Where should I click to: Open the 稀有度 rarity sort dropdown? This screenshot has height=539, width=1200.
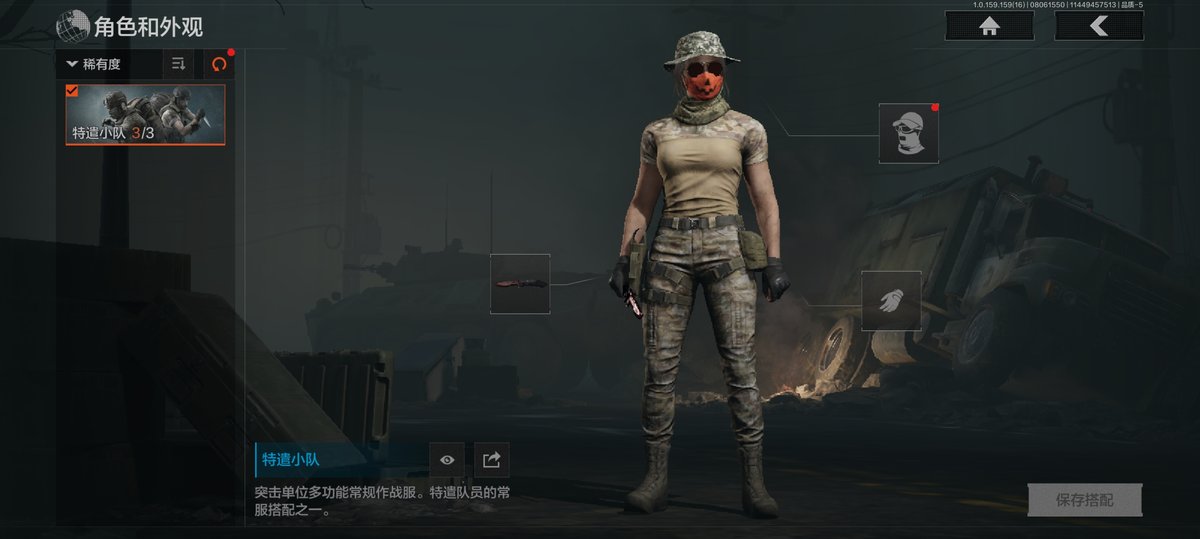[x=108, y=64]
